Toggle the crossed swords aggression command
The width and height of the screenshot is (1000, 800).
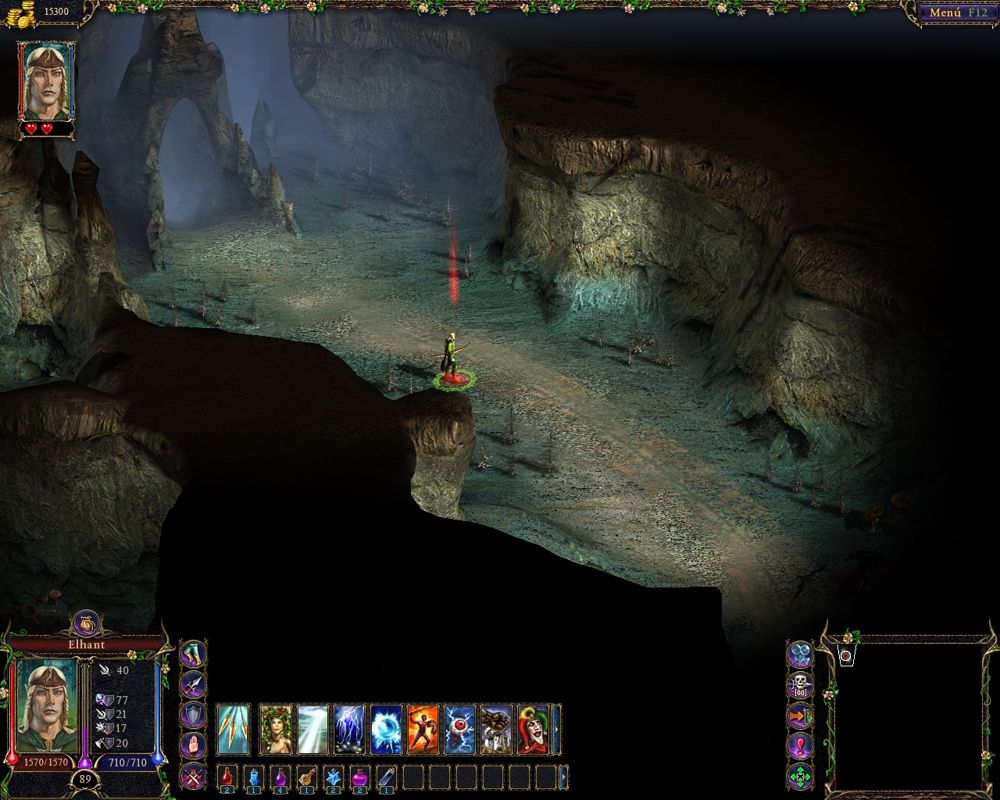tap(193, 775)
